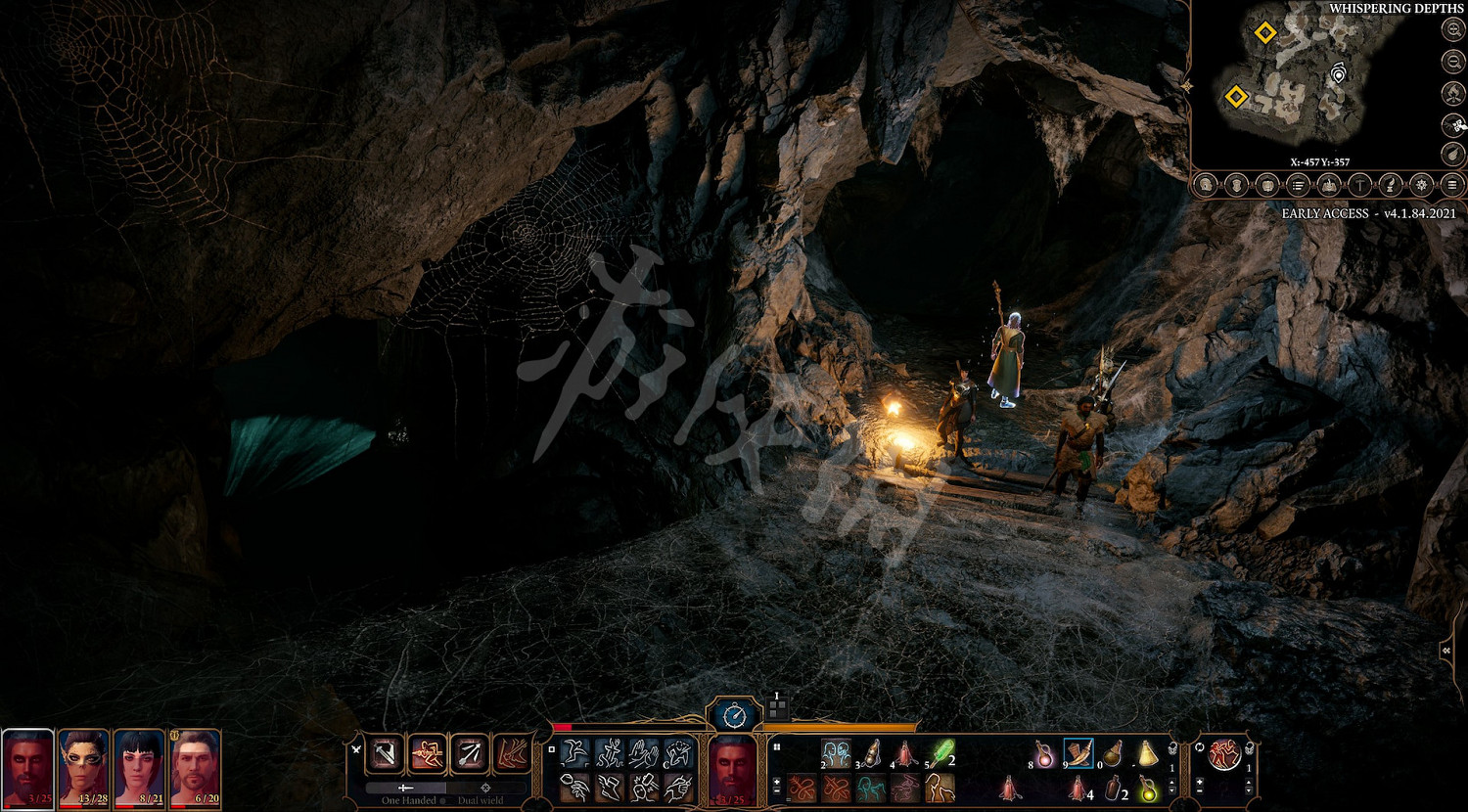The width and height of the screenshot is (1468, 812).
Task: Select the leftmost red-bearded party portrait
Action: coord(27,768)
